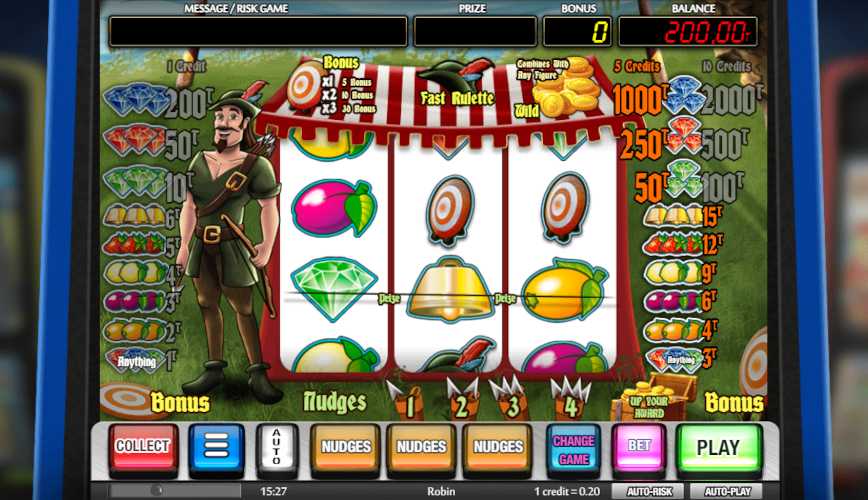Open the blue three-line menu

coord(217,448)
